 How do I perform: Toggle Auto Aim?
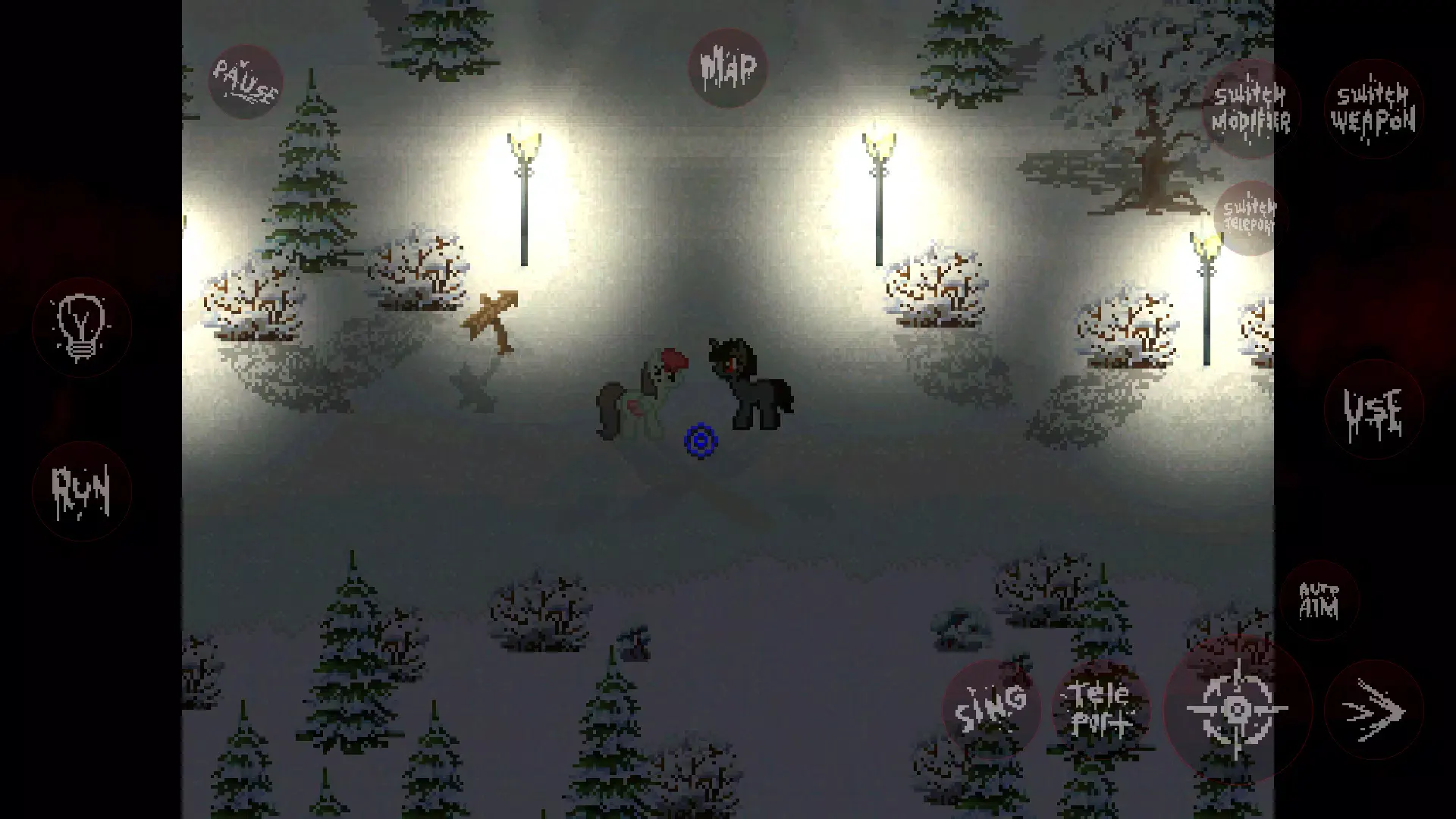pos(1319,601)
